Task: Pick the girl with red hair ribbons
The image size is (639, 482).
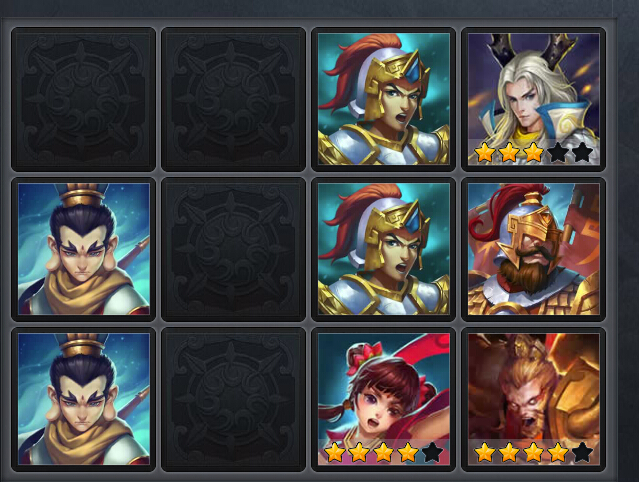Action: pyautogui.click(x=383, y=398)
